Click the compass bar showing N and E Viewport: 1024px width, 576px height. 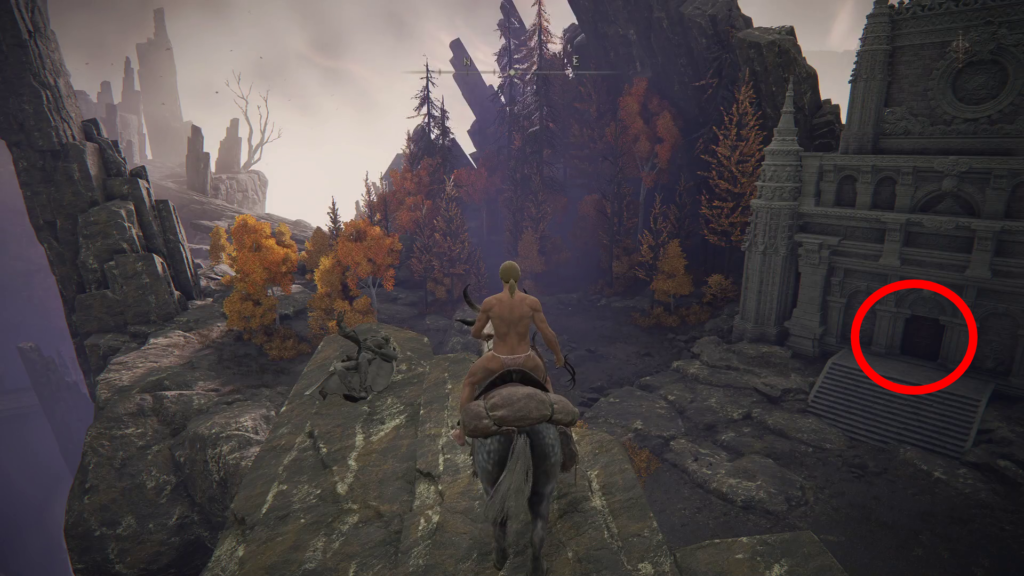coord(511,70)
